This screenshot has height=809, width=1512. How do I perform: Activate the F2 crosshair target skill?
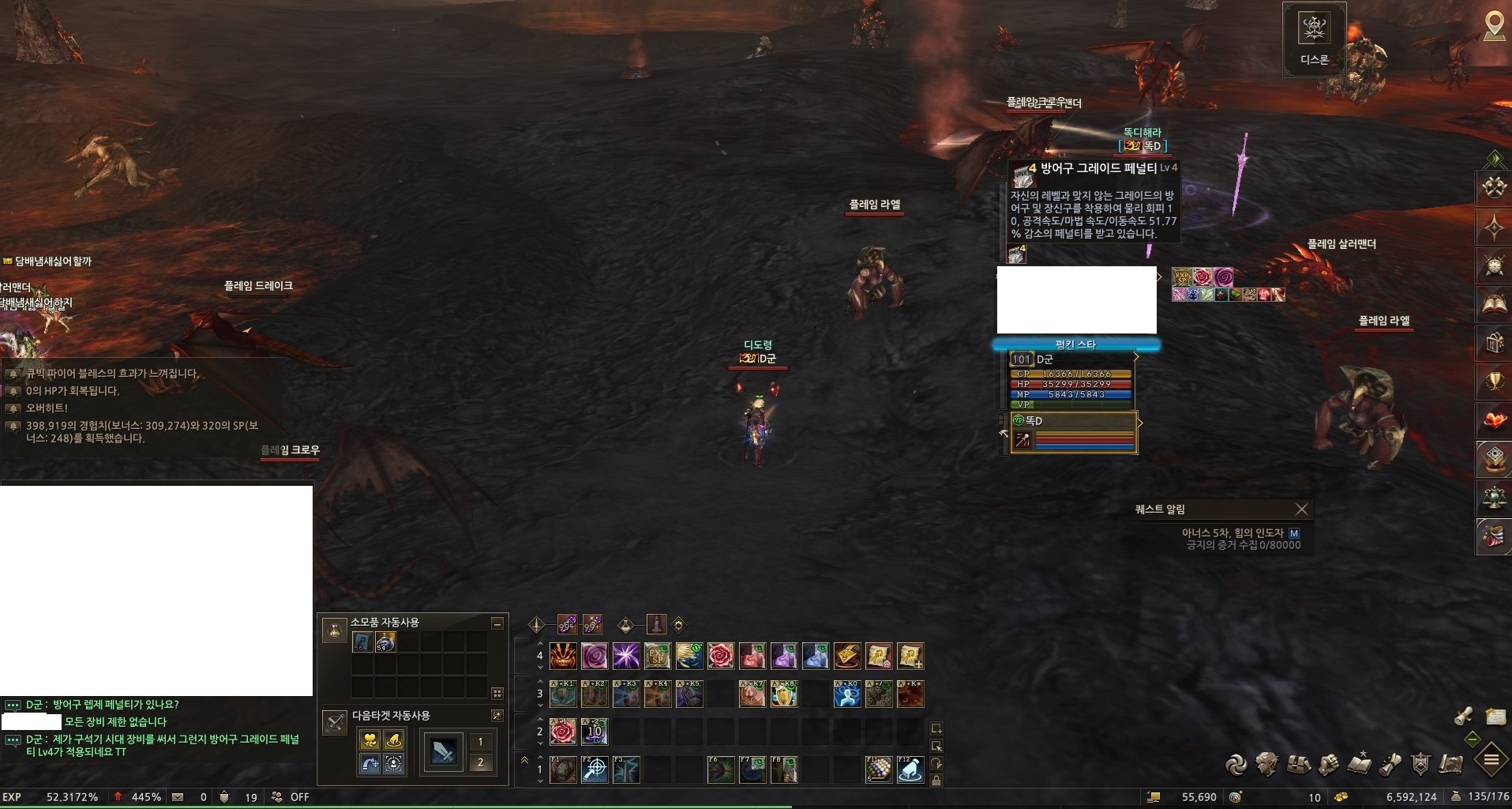[x=595, y=769]
